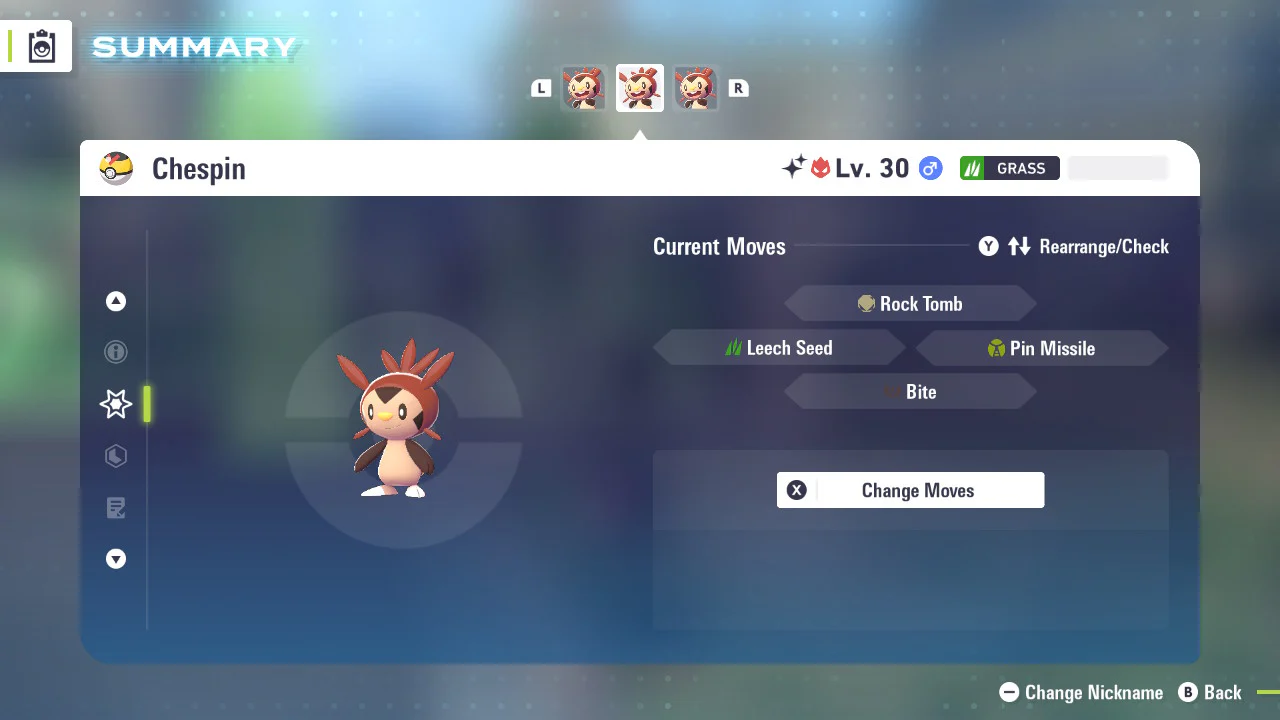Viewport: 1280px width, 720px height.
Task: Show the notes memo summary page
Action: [x=116, y=508]
